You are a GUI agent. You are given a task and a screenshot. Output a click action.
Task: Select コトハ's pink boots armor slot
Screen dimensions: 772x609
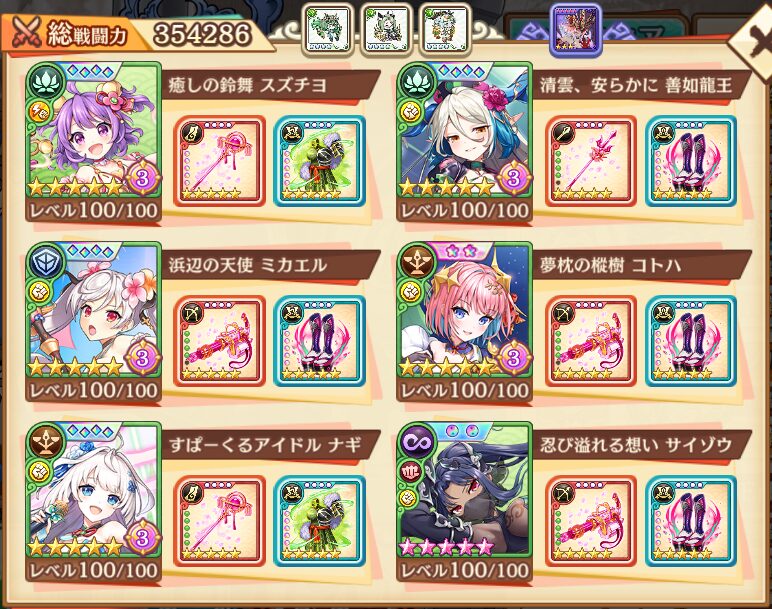tap(689, 340)
